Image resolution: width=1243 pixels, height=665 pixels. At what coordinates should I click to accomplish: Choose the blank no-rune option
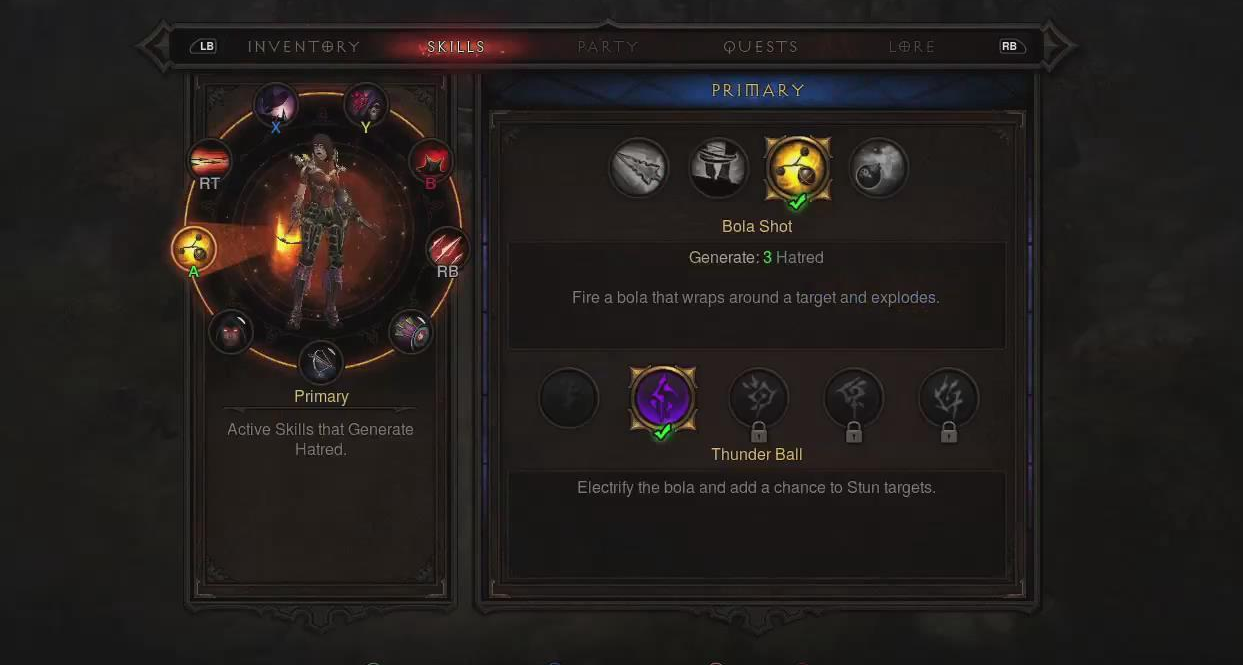568,399
